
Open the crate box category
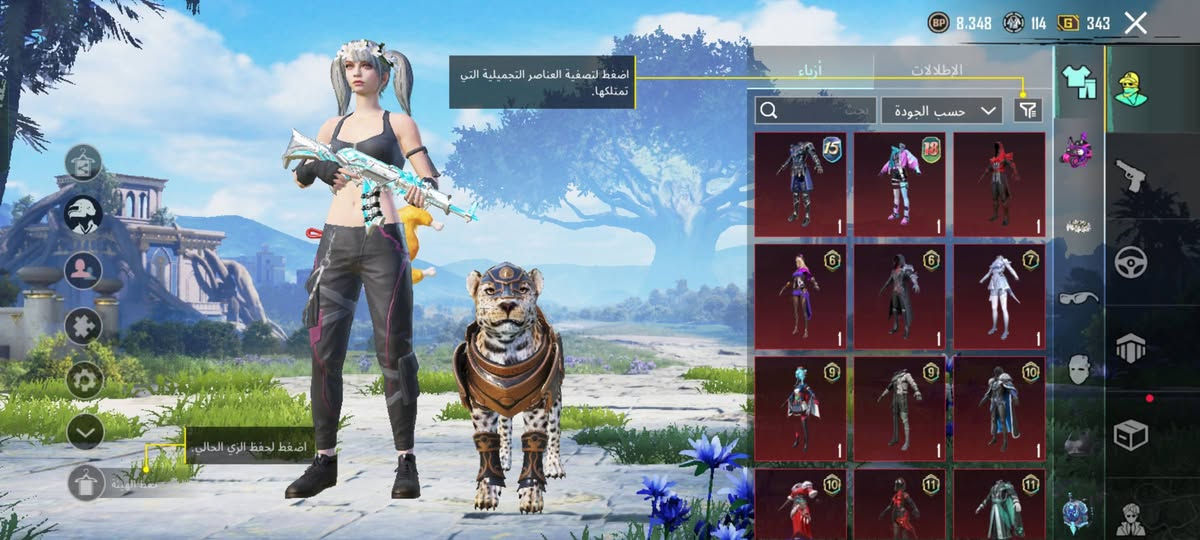1131,435
